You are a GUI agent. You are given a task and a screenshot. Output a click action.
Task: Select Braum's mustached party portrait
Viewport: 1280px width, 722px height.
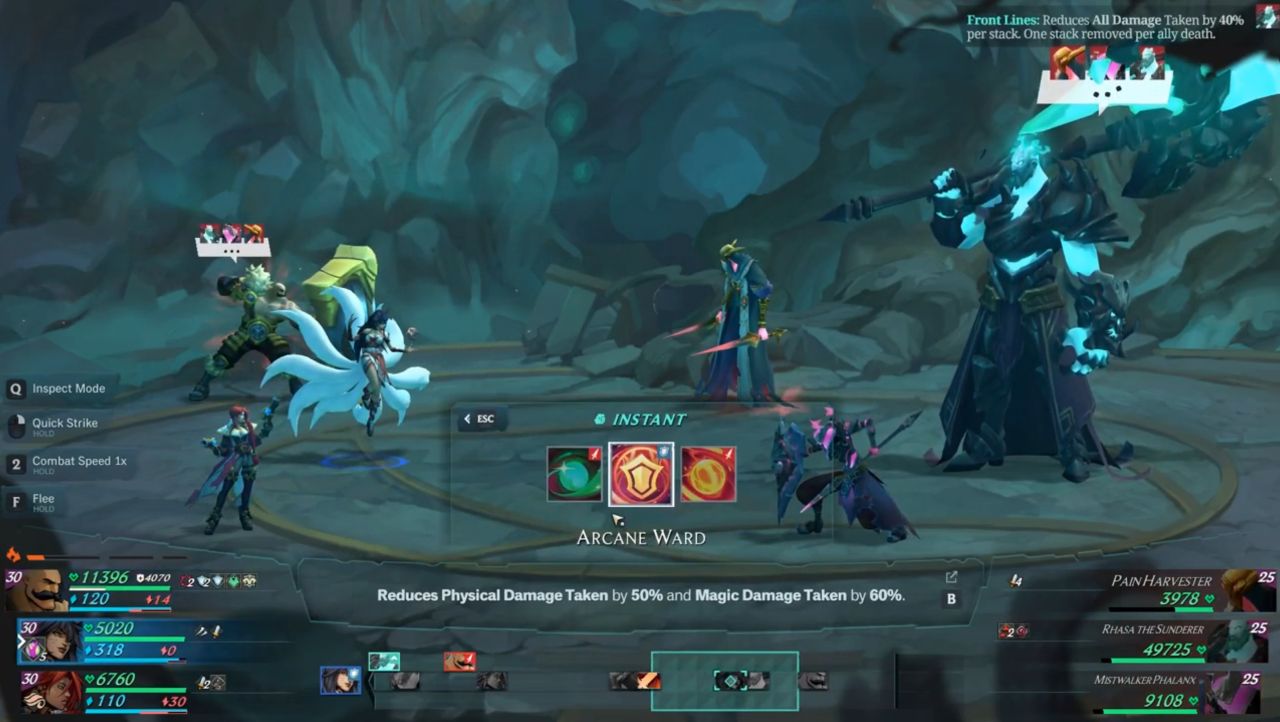click(x=37, y=591)
